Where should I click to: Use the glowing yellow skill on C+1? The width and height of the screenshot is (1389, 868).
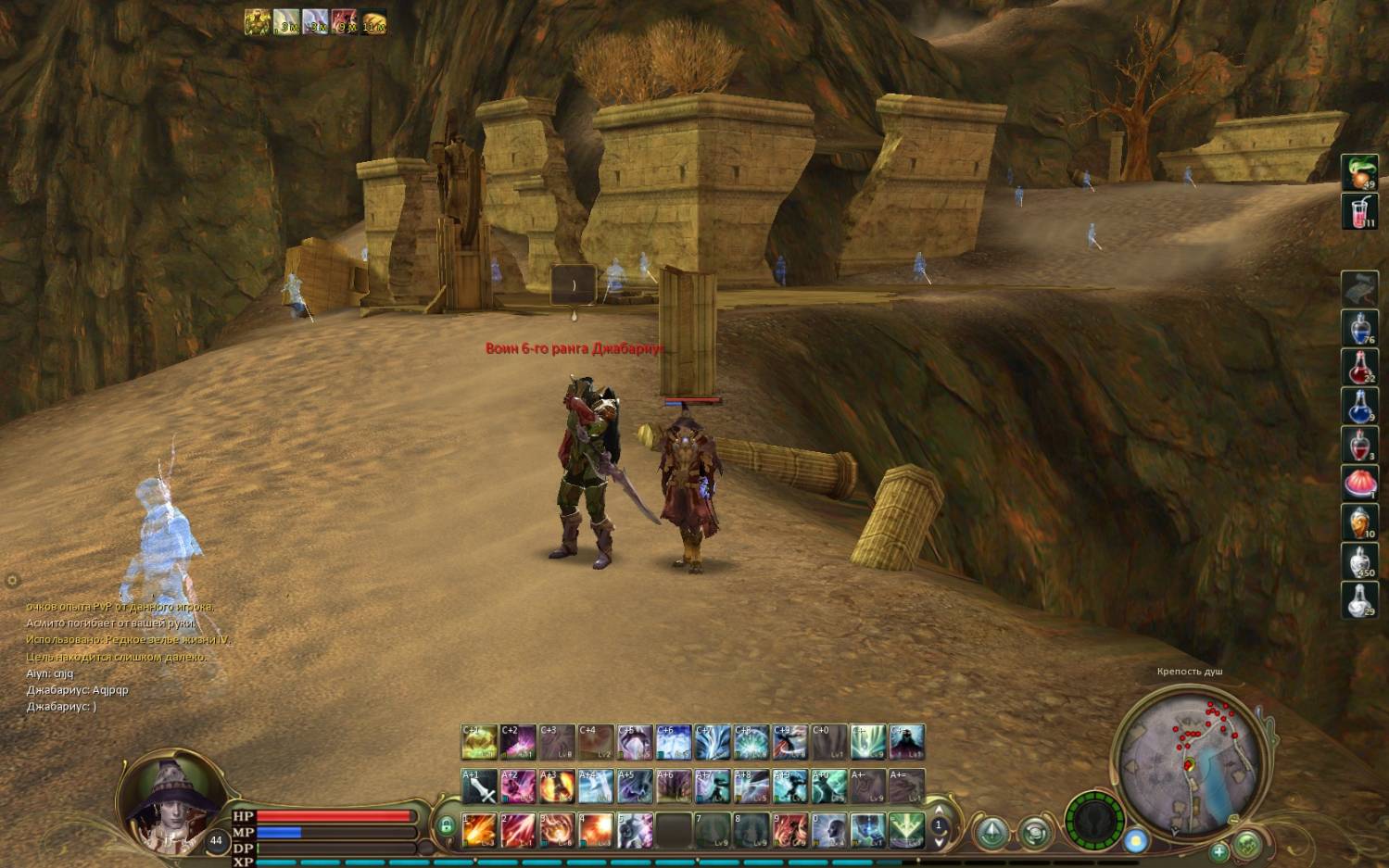pos(479,742)
